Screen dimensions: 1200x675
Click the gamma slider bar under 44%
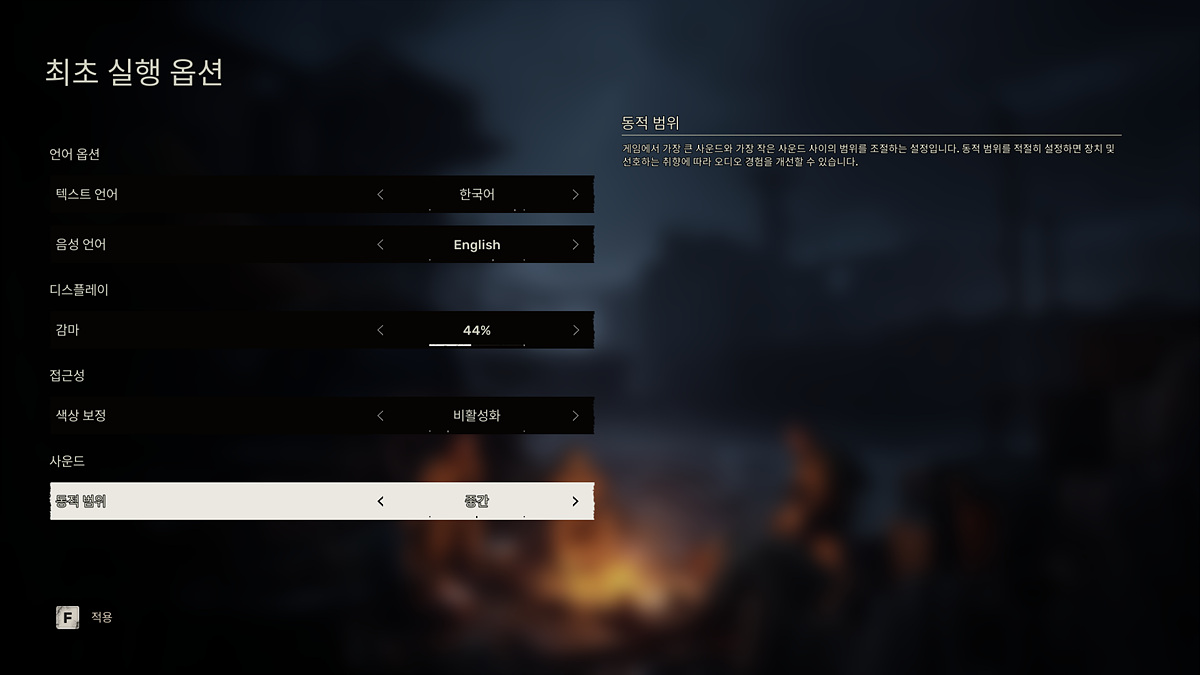point(476,344)
